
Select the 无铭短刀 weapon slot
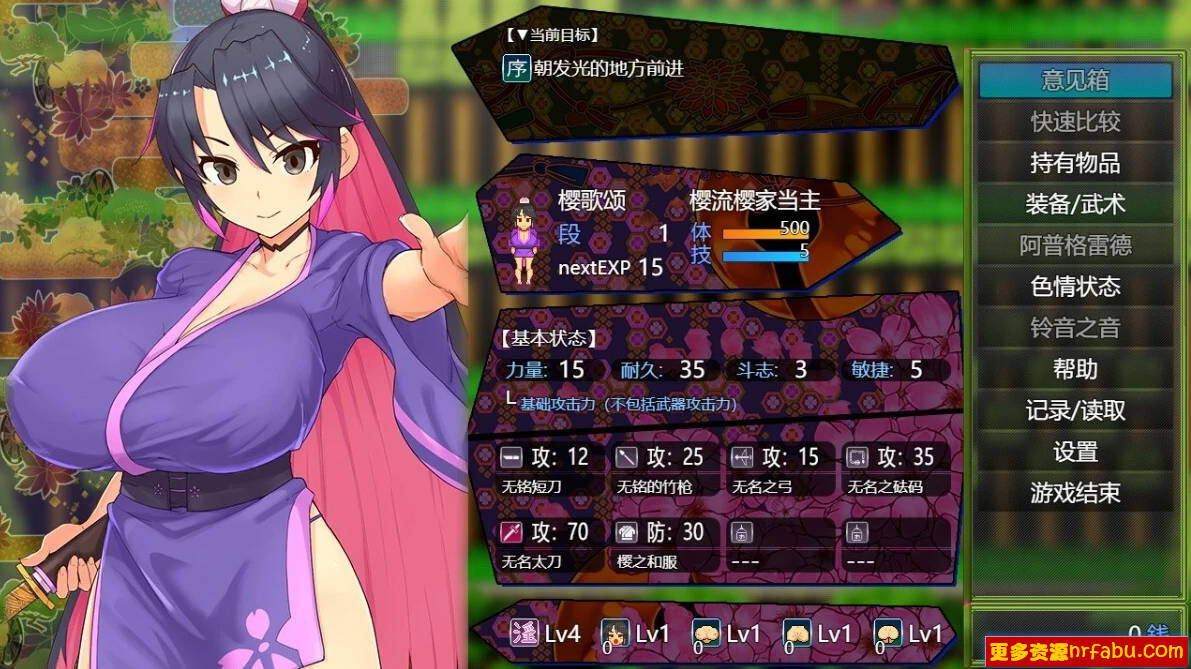[546, 470]
